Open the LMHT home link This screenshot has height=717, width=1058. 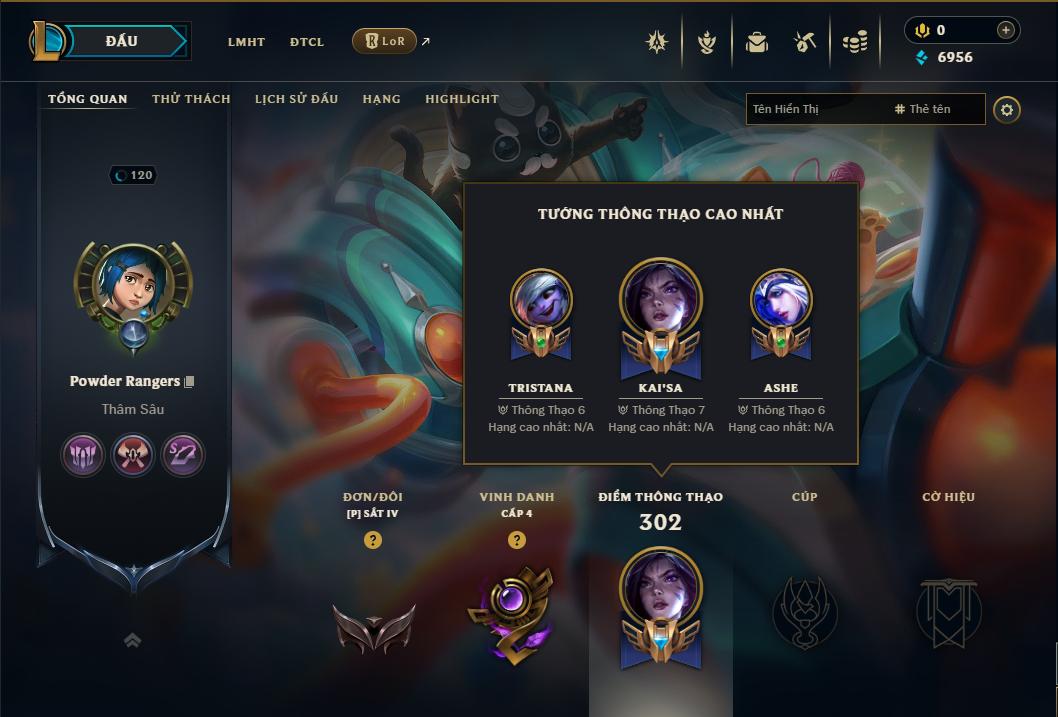tap(246, 42)
